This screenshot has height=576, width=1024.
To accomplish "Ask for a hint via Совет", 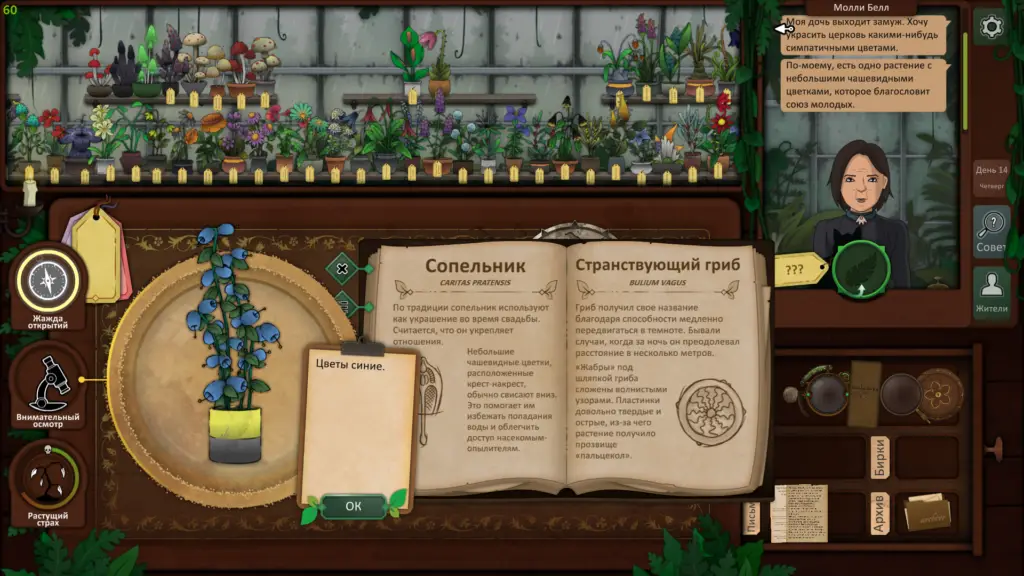I will click(991, 231).
